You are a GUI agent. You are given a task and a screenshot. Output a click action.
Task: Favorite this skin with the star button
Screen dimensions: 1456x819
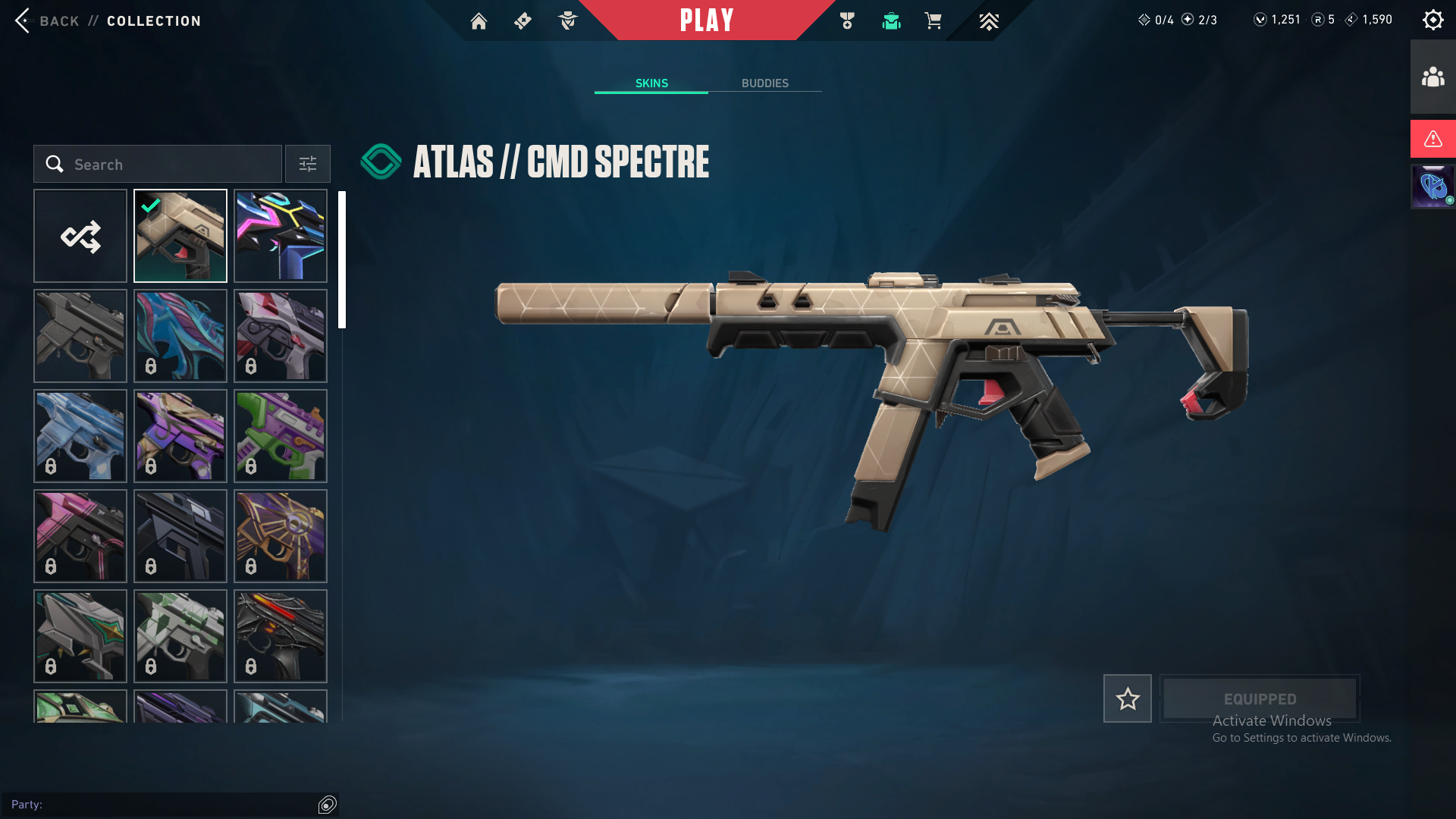[1127, 698]
